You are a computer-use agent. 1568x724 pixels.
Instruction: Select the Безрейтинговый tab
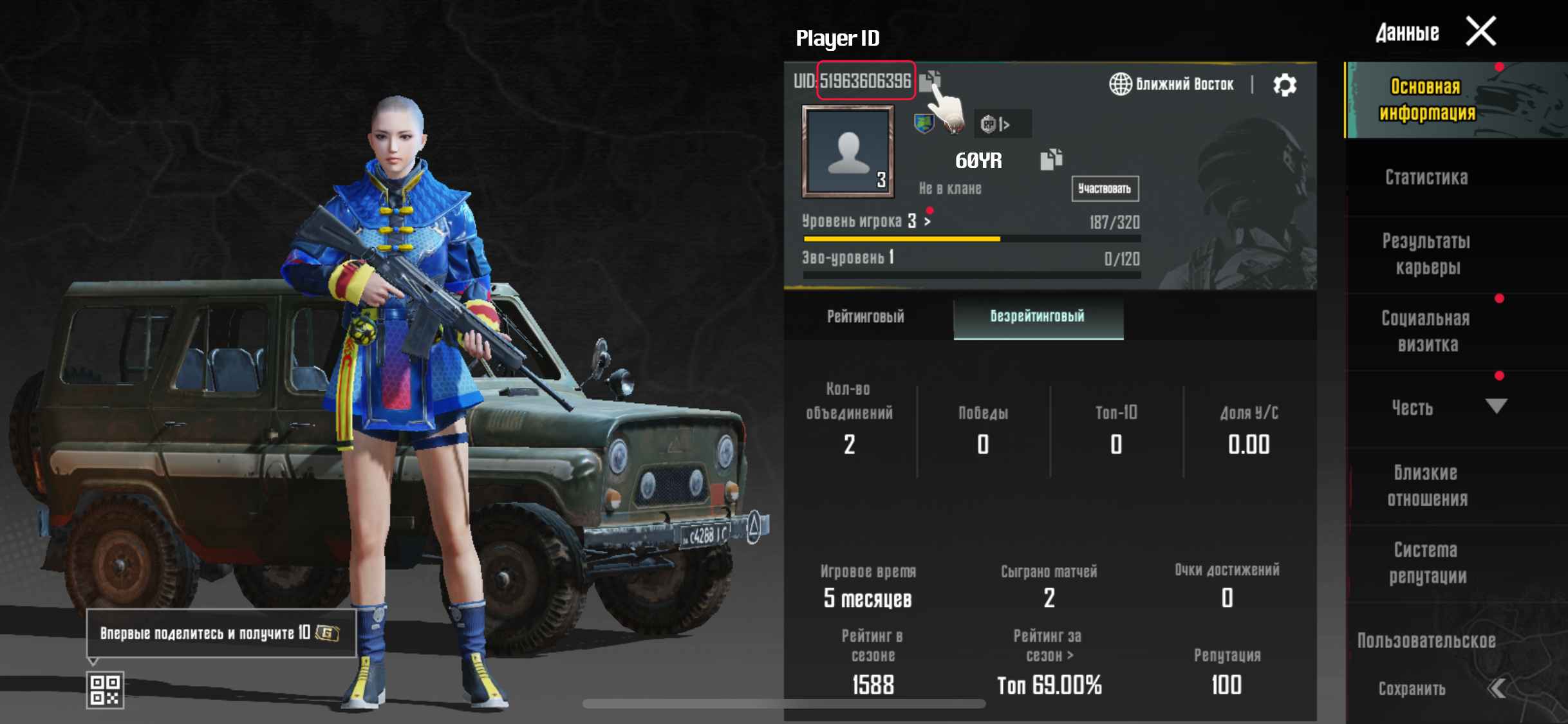point(1038,317)
